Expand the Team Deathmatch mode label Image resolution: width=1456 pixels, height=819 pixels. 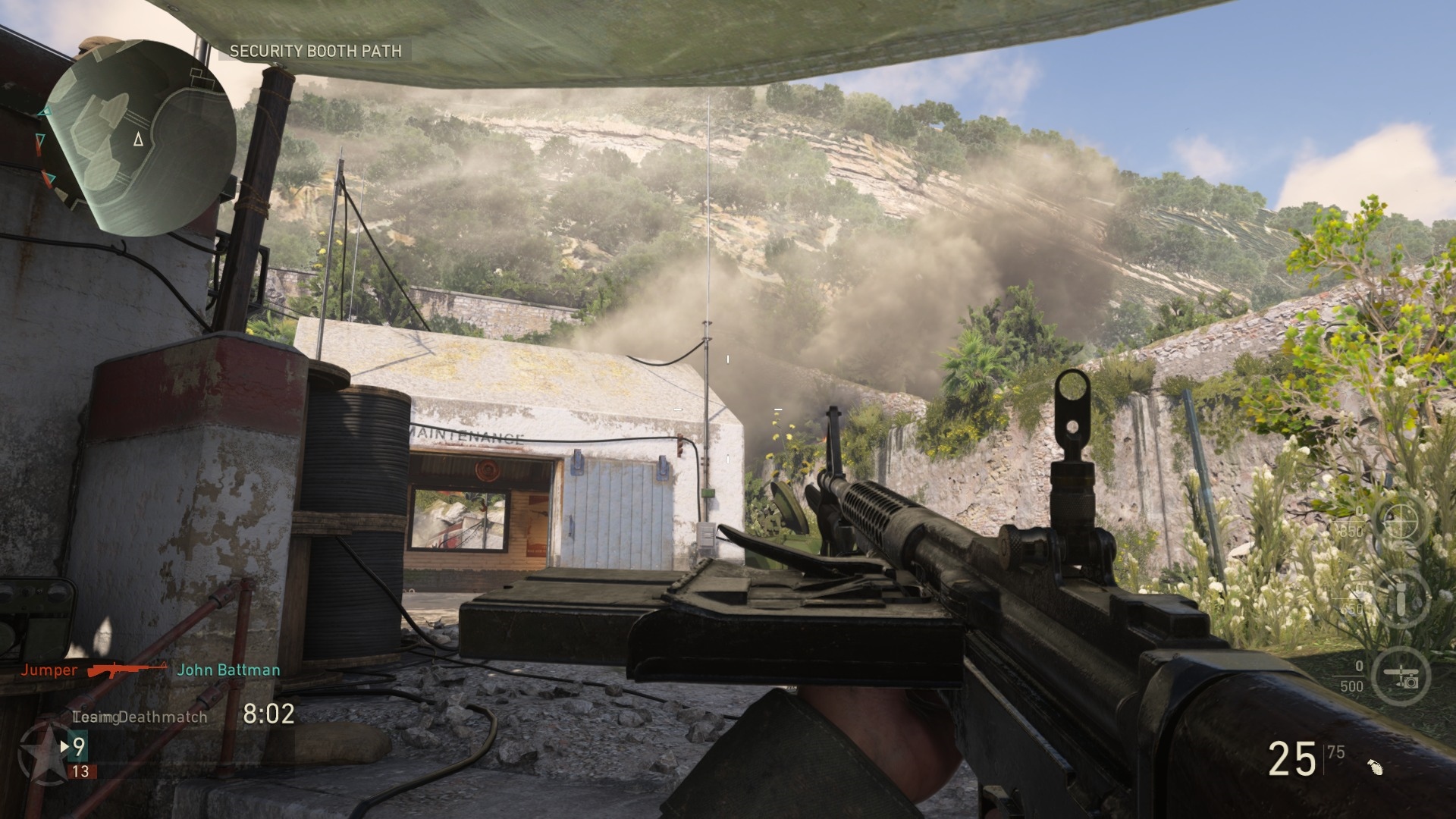coord(140,717)
